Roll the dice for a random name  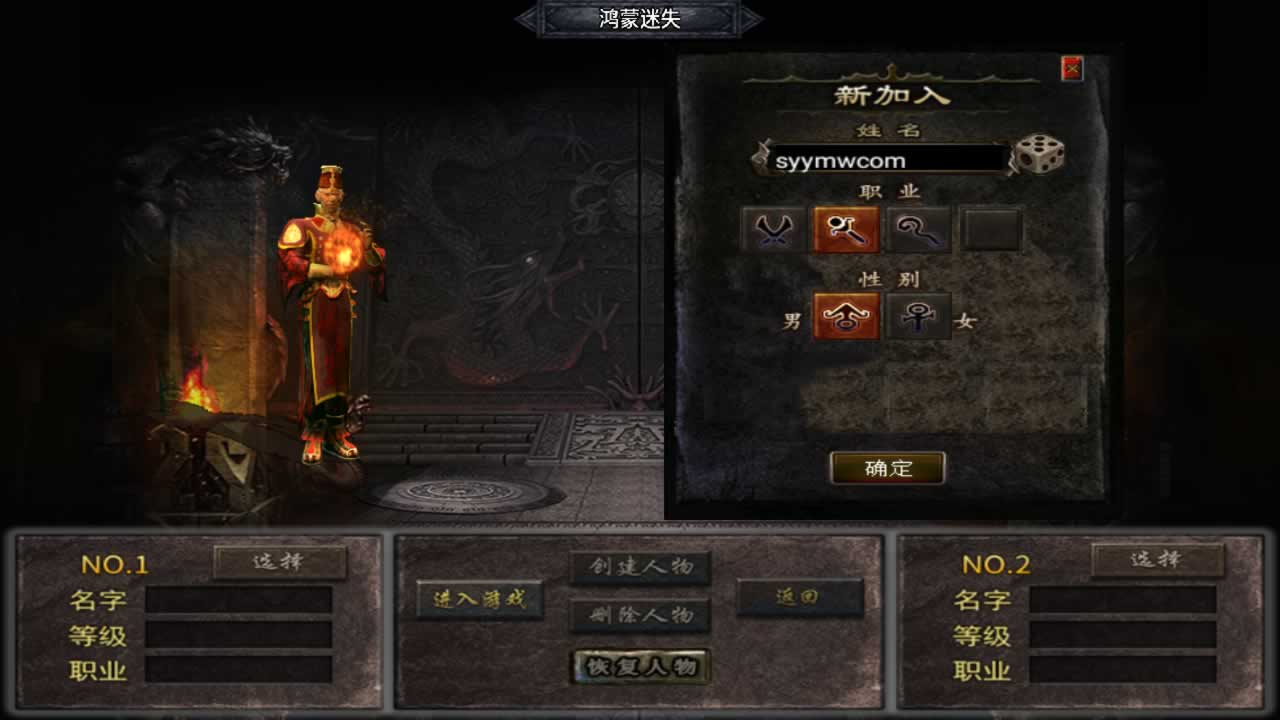1040,155
